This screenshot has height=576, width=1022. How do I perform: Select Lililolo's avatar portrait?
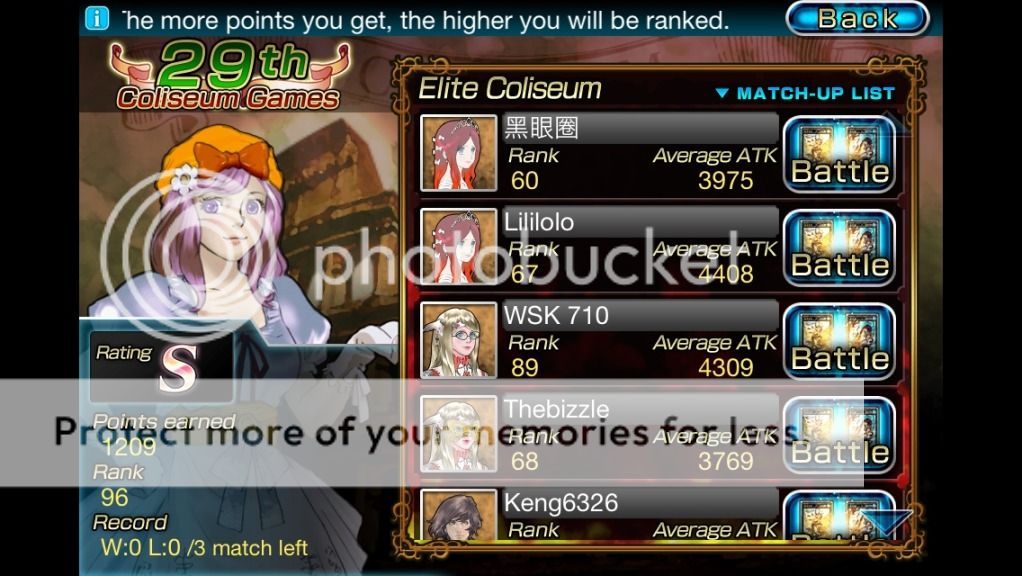pyautogui.click(x=458, y=247)
